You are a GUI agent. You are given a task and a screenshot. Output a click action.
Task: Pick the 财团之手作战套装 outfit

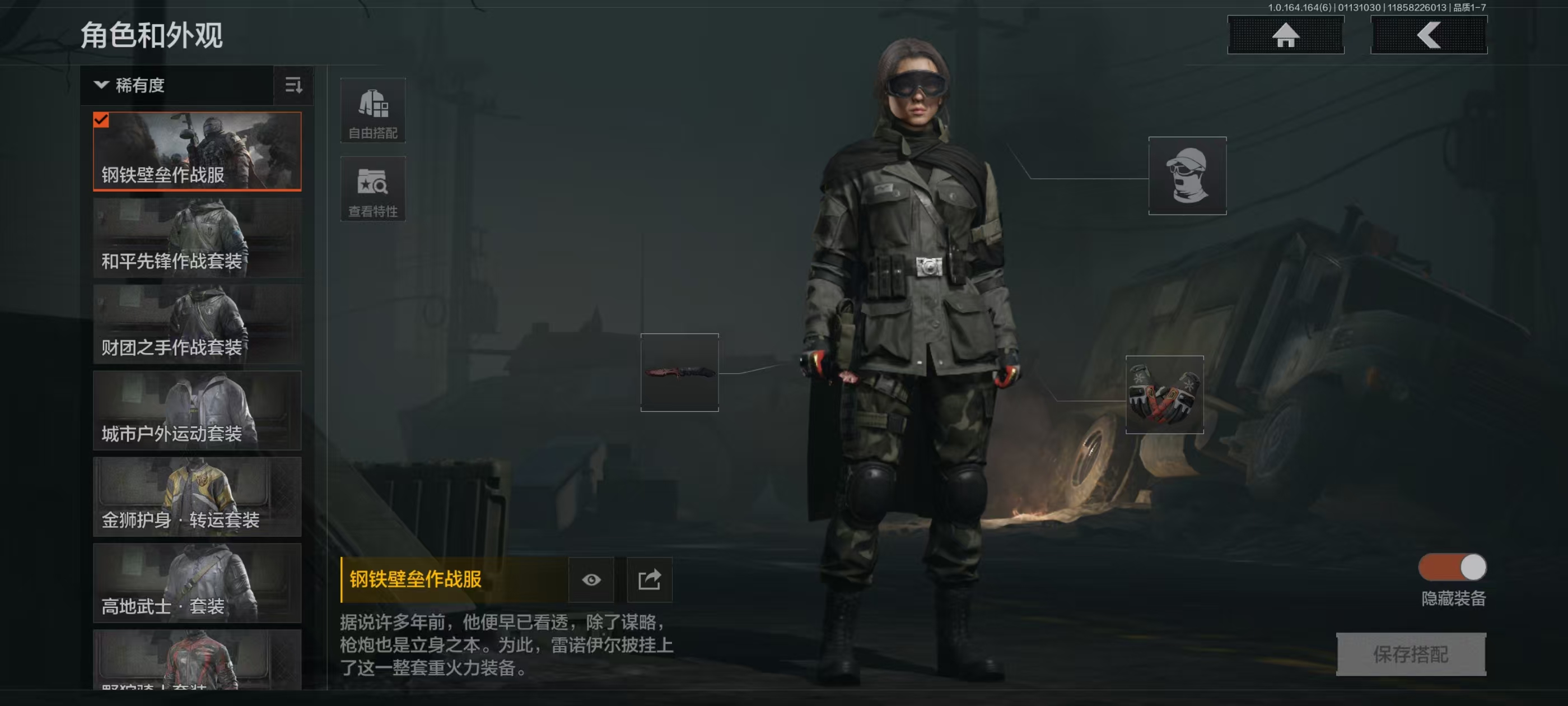point(197,324)
